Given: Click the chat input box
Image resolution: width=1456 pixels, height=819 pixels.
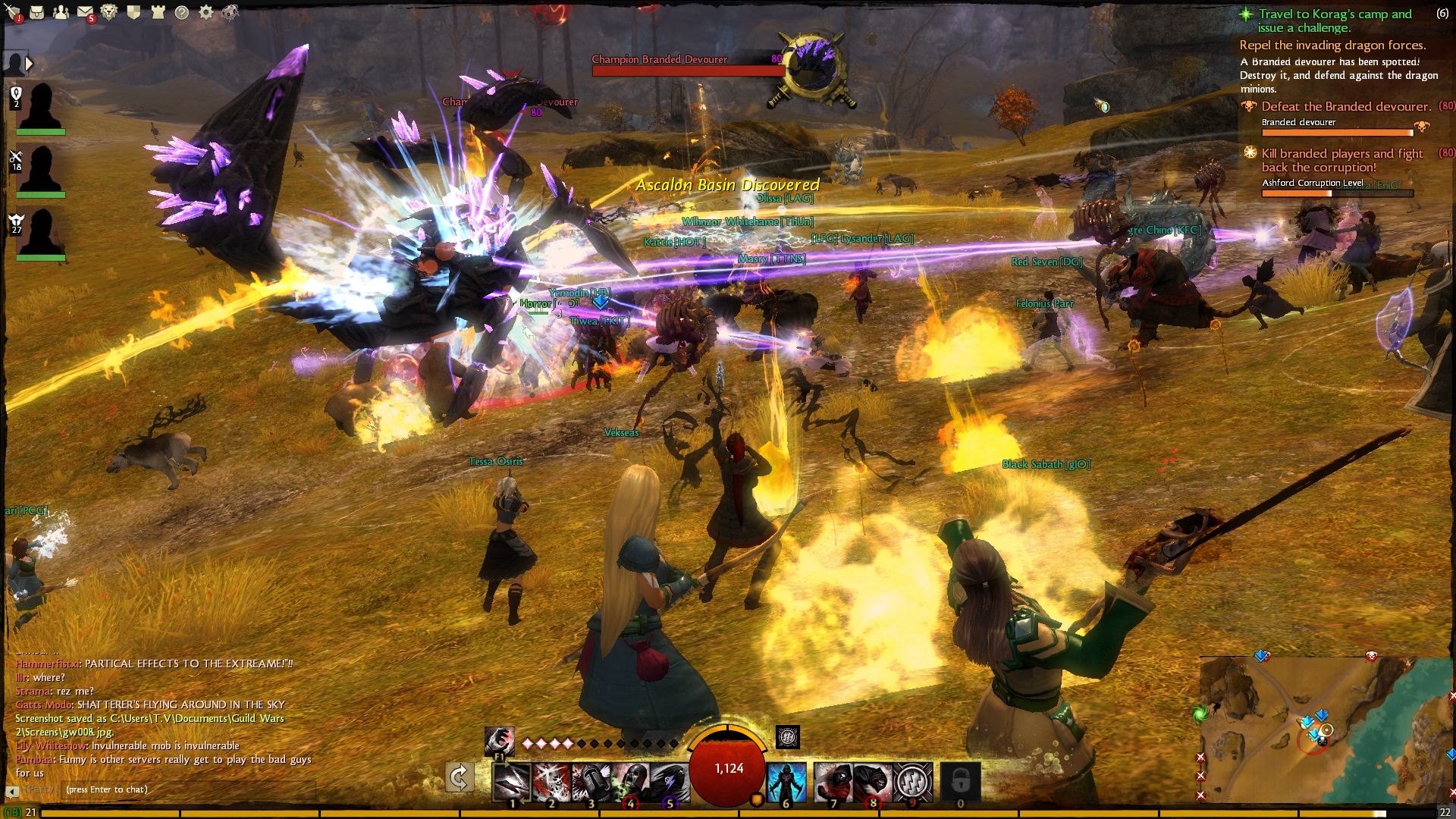Looking at the screenshot, I should (190, 789).
